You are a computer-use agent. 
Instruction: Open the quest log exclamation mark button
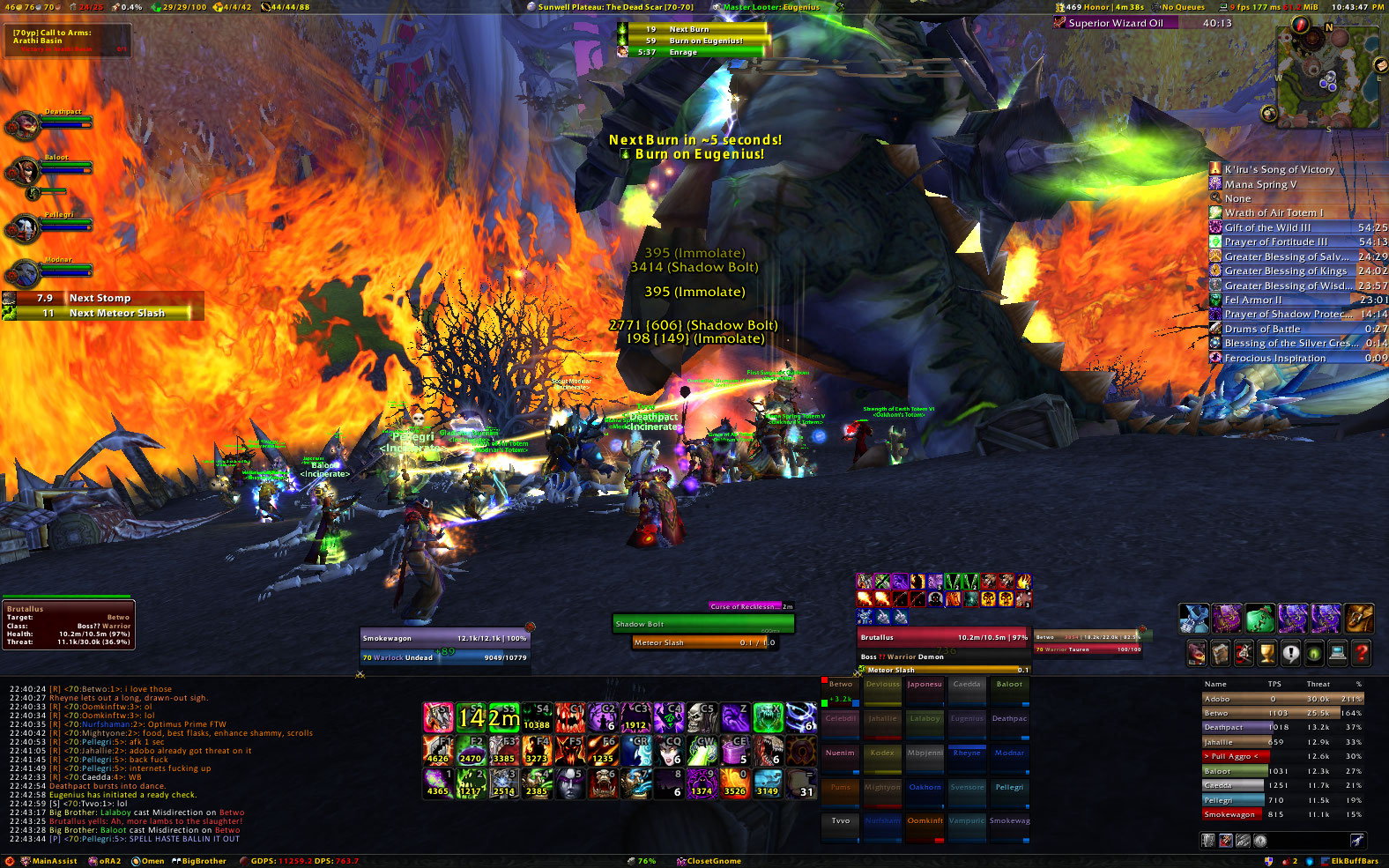click(1290, 653)
